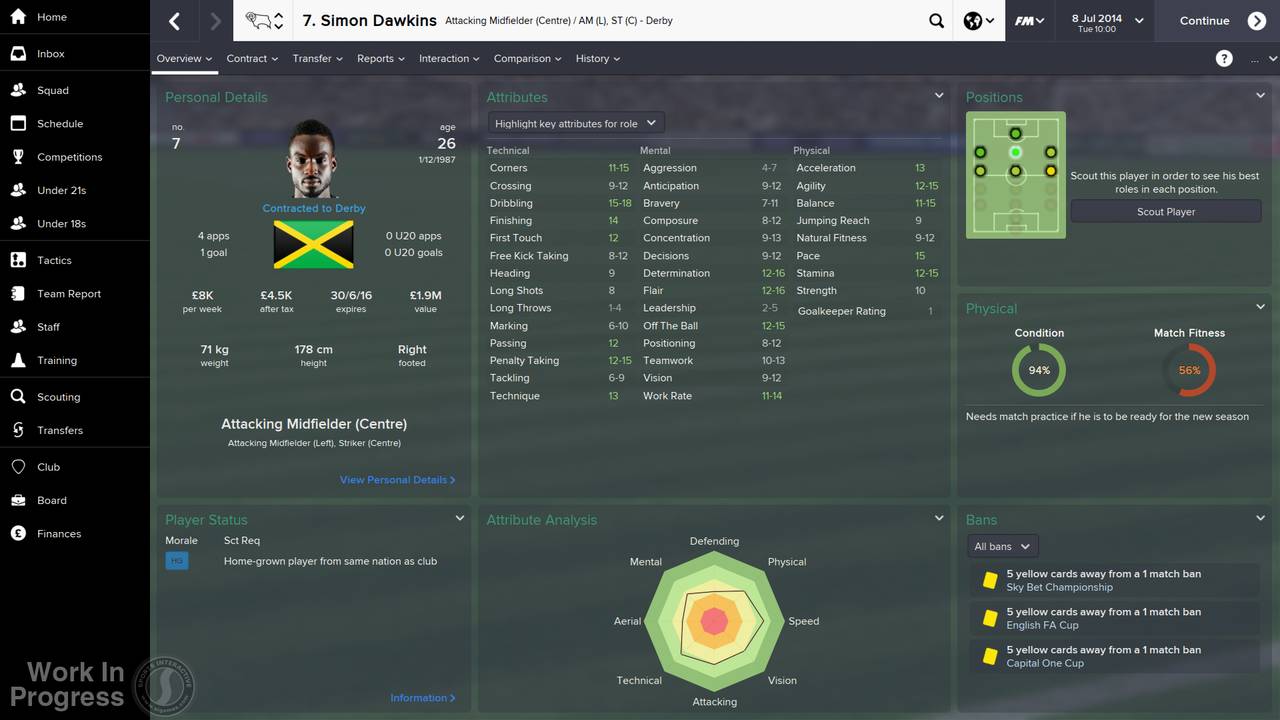
Task: Collapse the Positions panel
Action: click(x=1260, y=95)
